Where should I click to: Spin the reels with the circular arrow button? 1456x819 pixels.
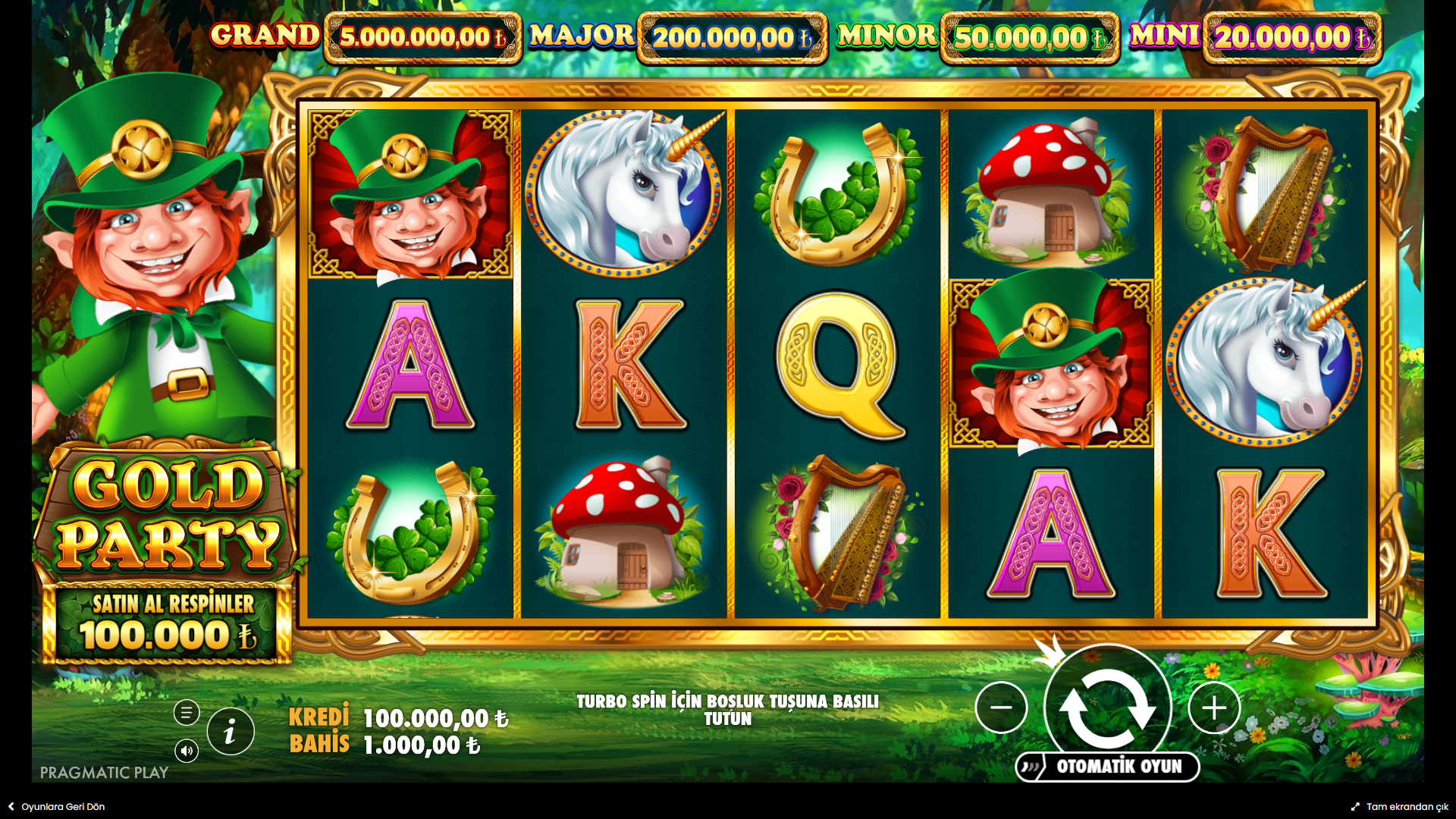1107,706
